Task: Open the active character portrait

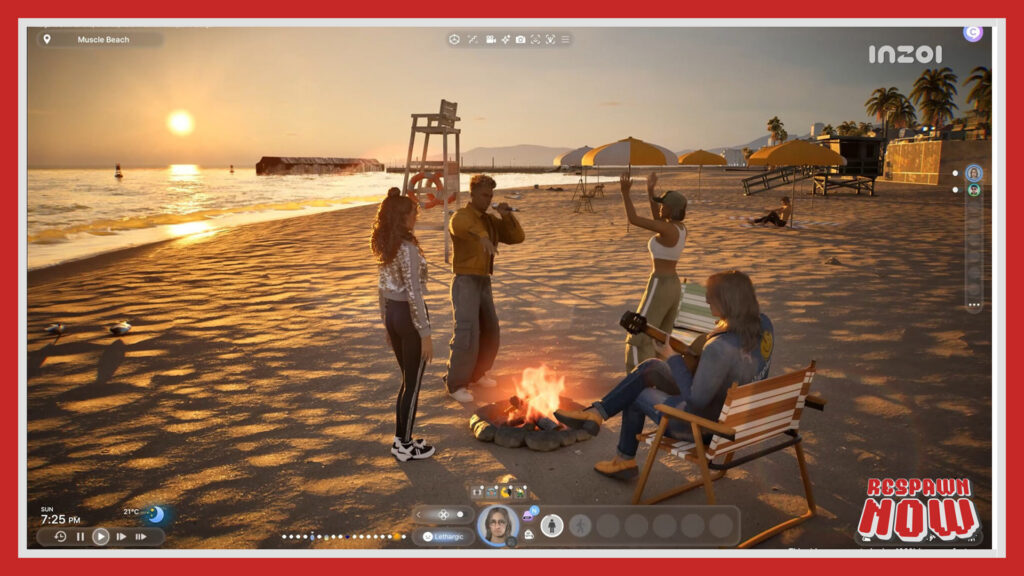Action: pos(497,524)
